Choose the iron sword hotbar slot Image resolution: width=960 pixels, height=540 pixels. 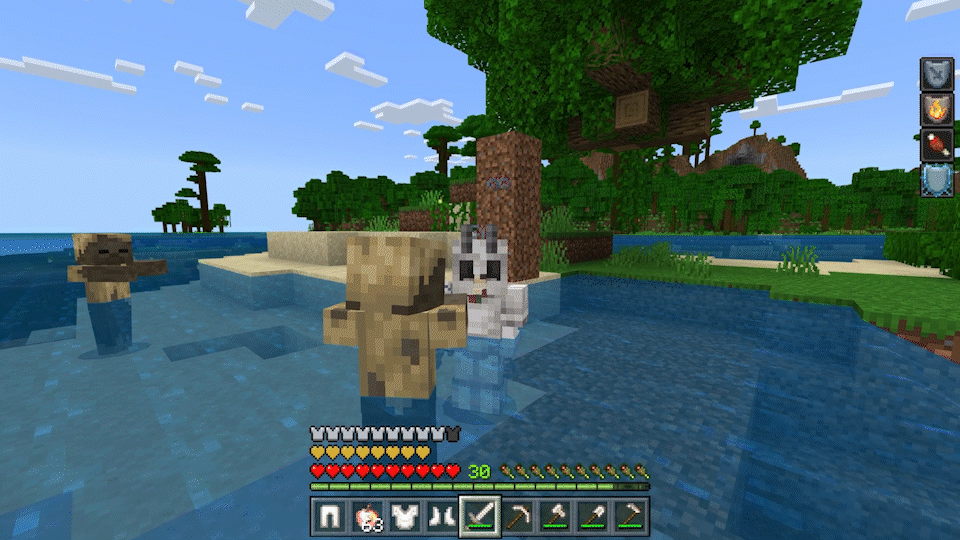pos(480,516)
